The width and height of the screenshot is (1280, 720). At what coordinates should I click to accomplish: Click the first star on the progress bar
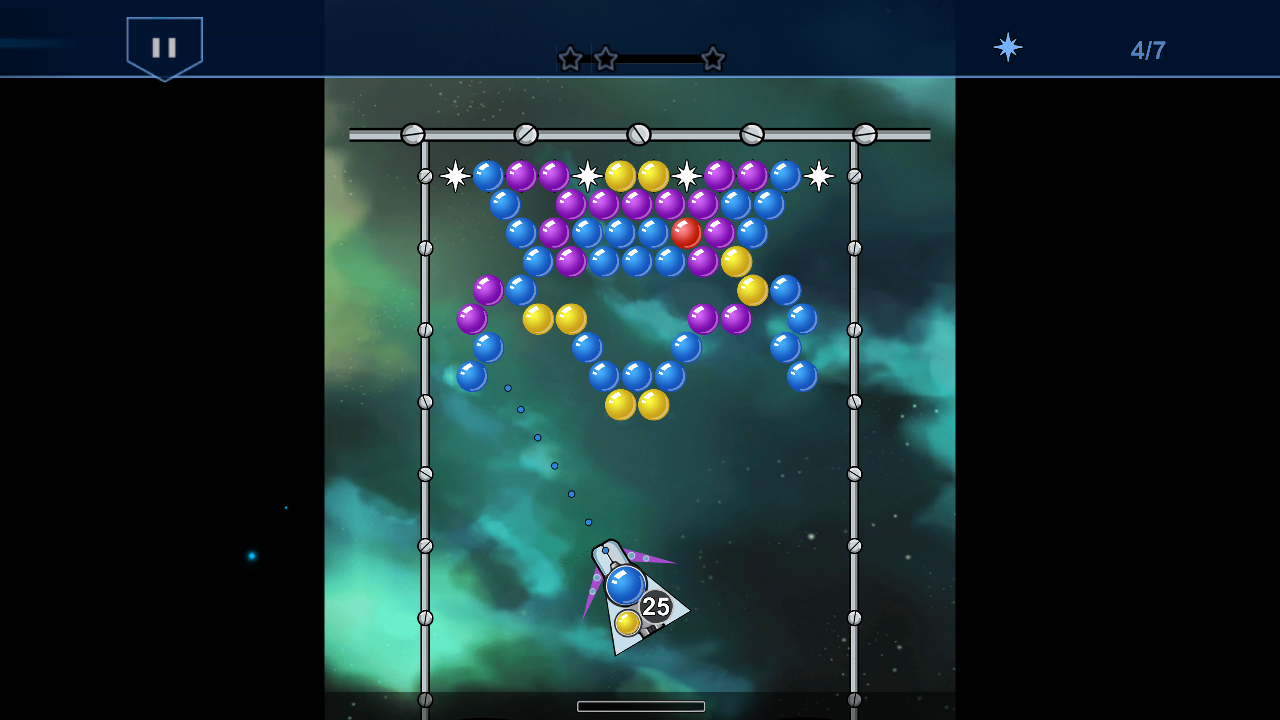[568, 58]
